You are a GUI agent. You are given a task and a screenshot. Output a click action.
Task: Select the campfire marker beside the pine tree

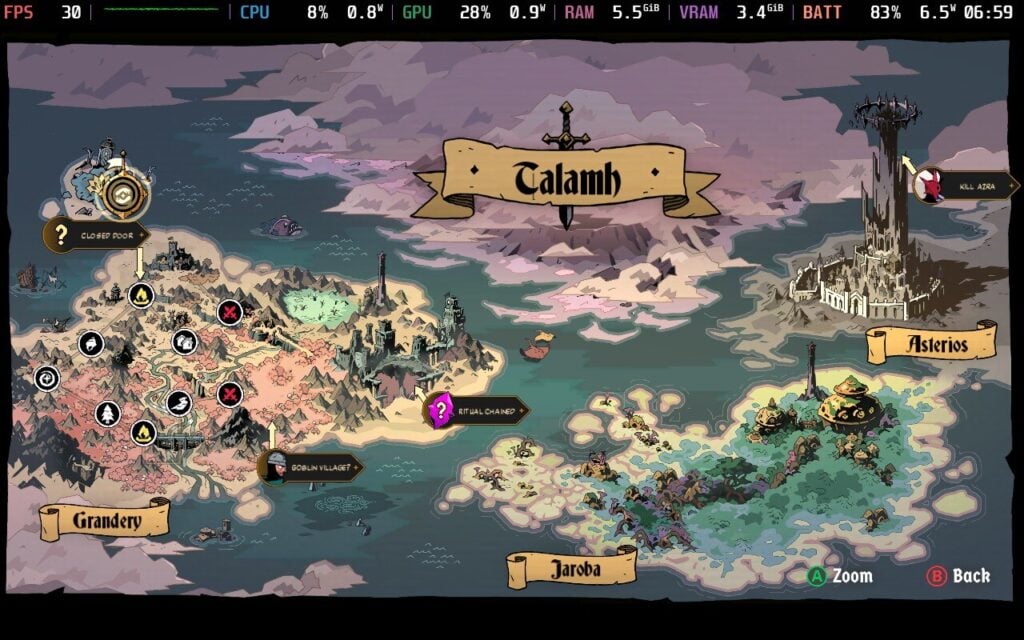[143, 433]
